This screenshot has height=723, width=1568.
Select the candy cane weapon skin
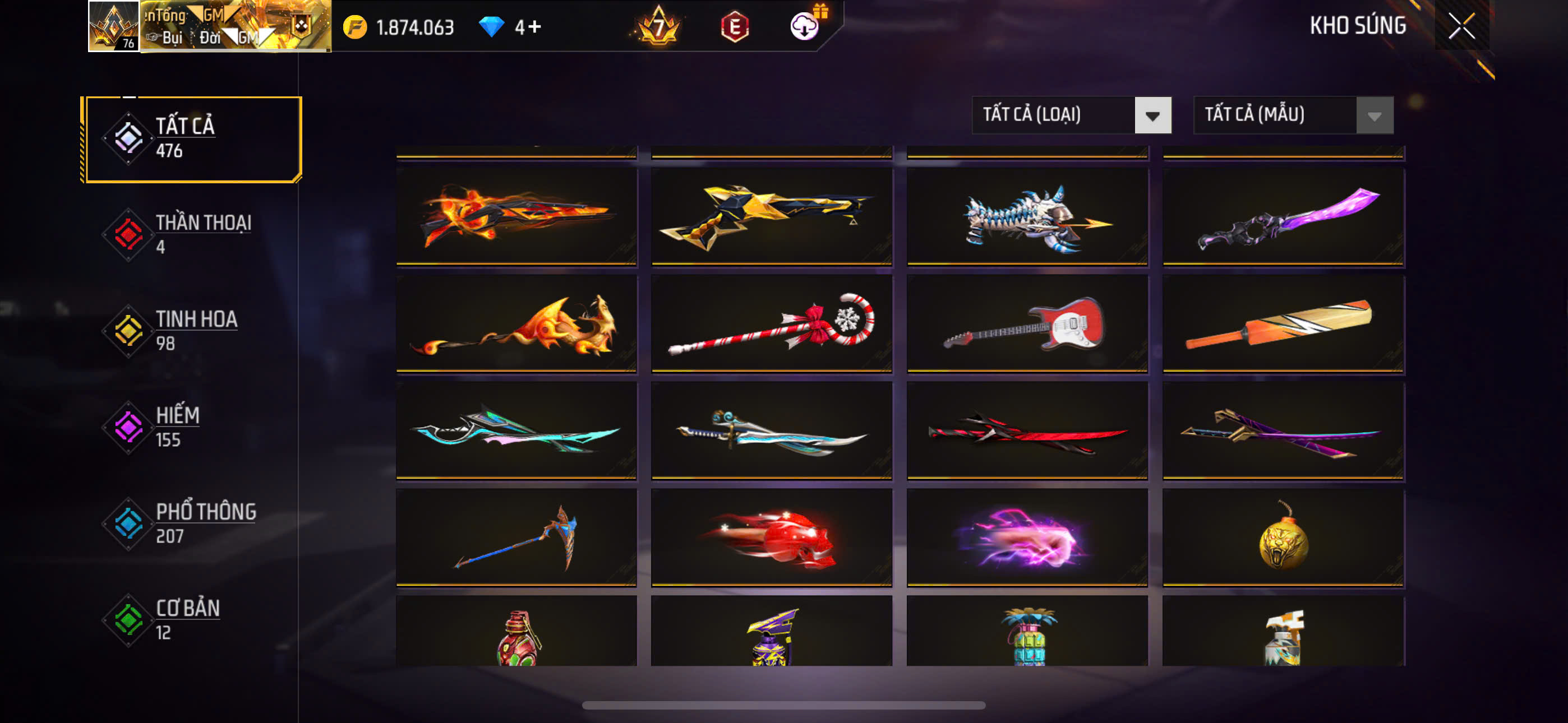click(x=771, y=324)
